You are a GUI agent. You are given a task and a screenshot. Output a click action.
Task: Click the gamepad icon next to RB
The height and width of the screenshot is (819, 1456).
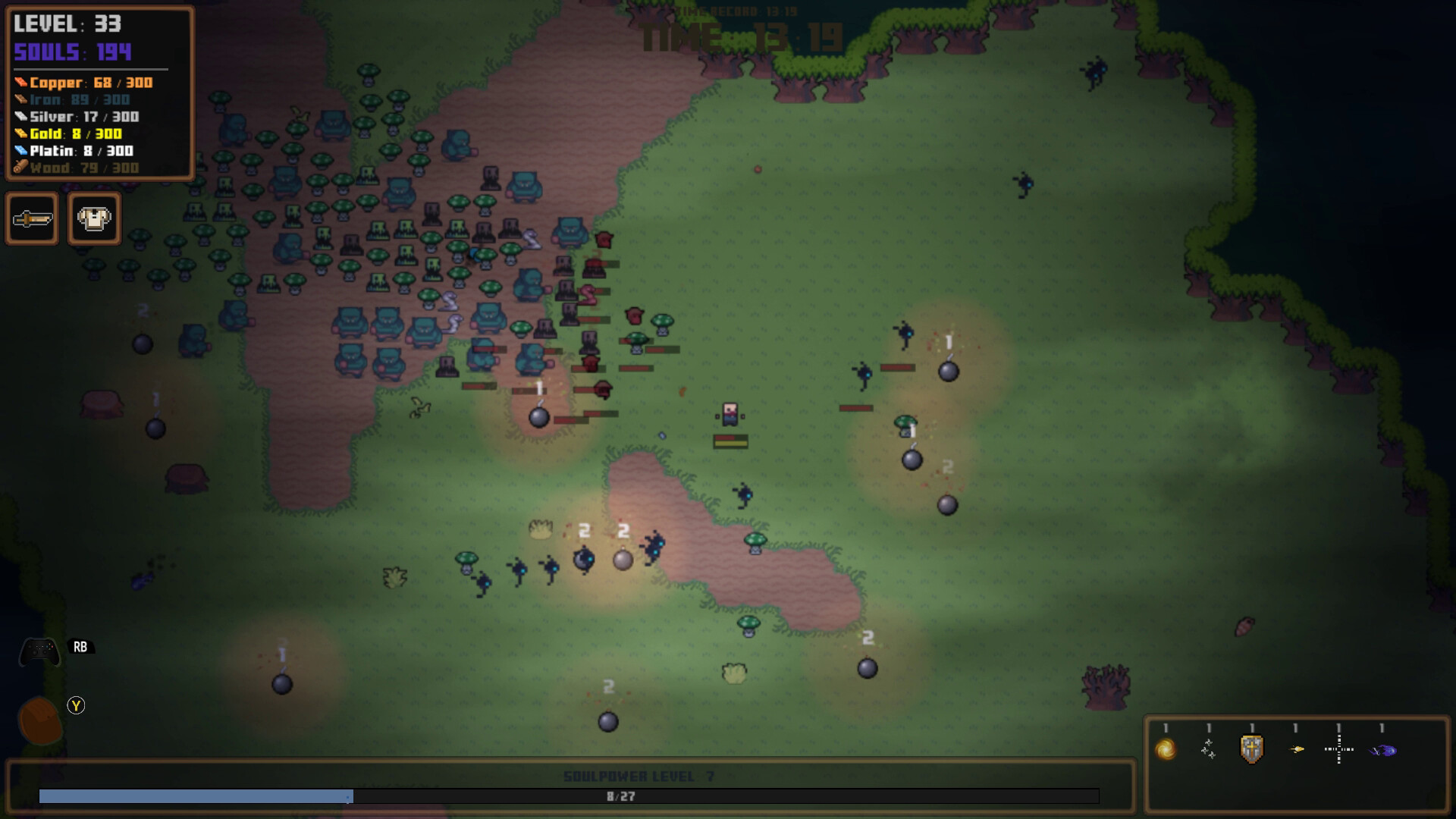point(39,649)
